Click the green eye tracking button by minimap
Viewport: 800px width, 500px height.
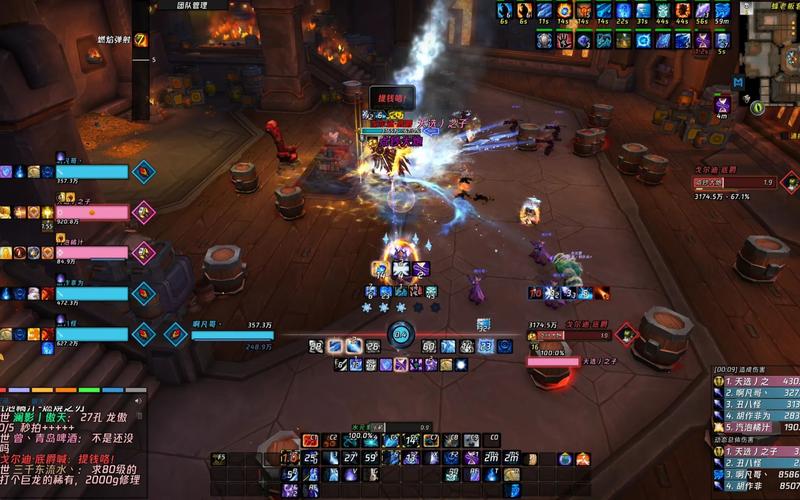coord(758,106)
